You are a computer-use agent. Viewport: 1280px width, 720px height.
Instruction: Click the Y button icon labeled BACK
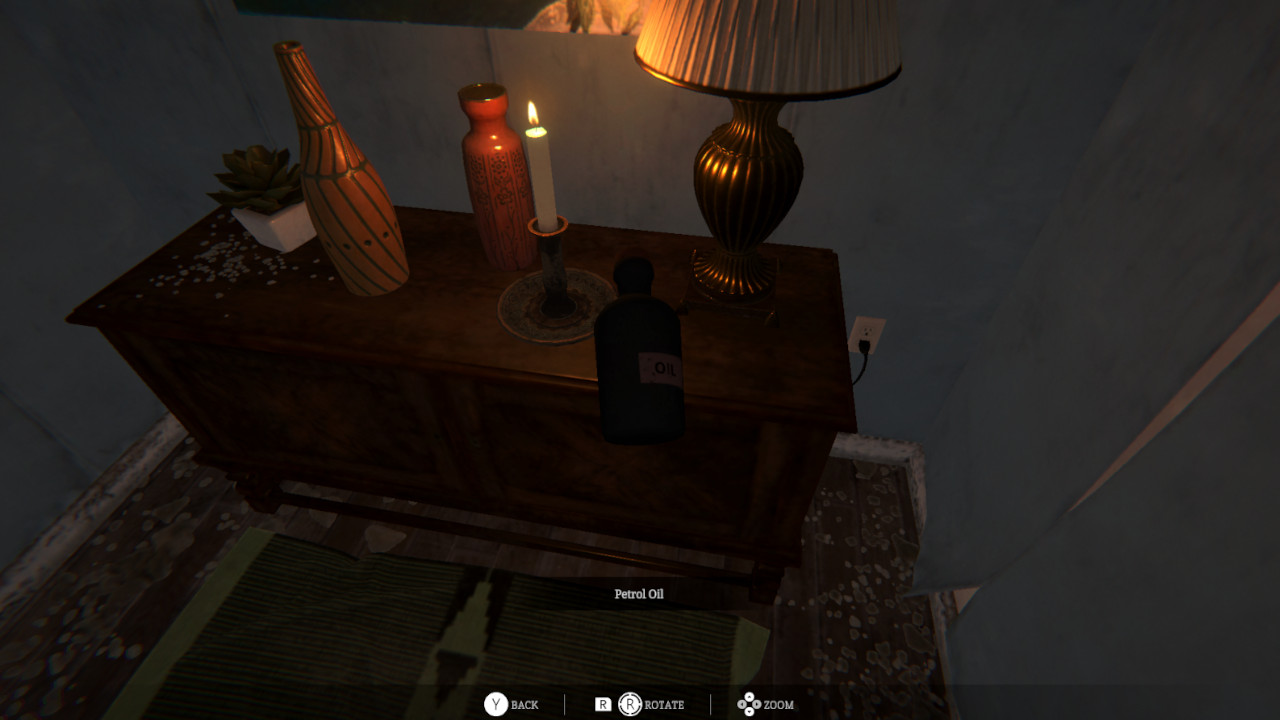tap(497, 704)
